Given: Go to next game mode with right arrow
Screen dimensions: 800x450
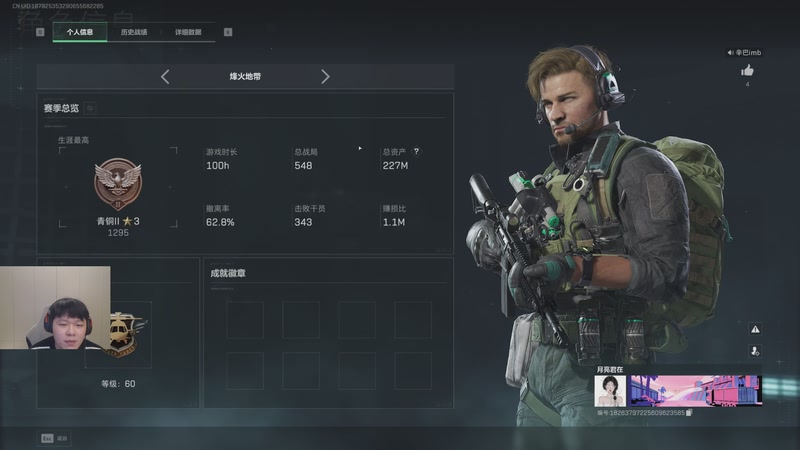Looking at the screenshot, I should [x=325, y=77].
